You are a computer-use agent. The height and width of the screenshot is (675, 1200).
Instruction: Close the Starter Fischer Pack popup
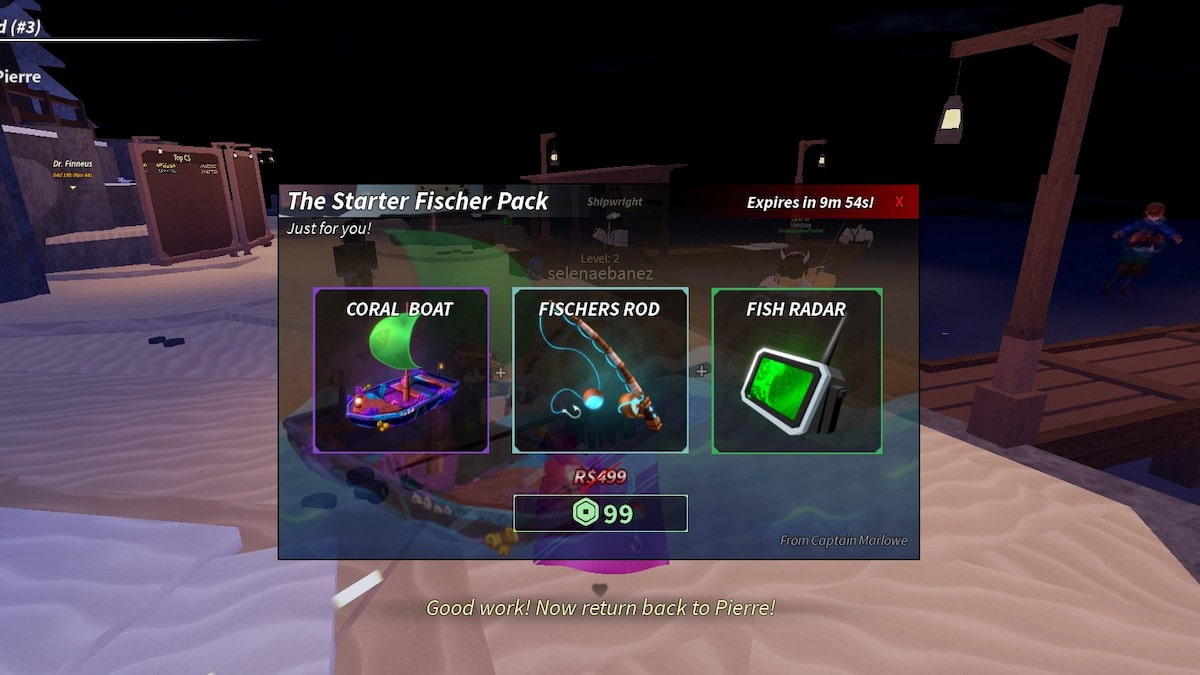pyautogui.click(x=899, y=202)
